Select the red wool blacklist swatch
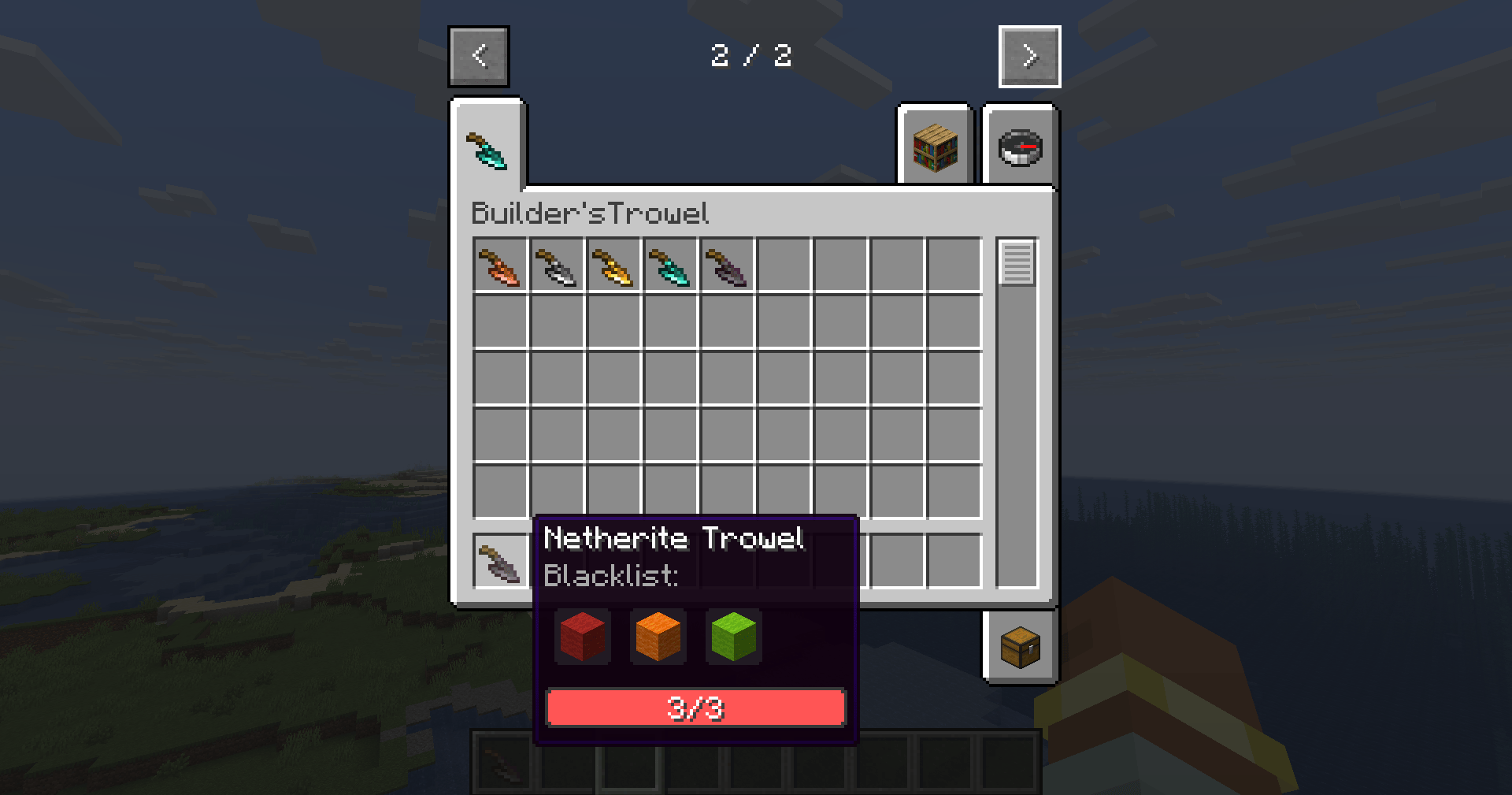This screenshot has height=795, width=1512. click(x=583, y=637)
